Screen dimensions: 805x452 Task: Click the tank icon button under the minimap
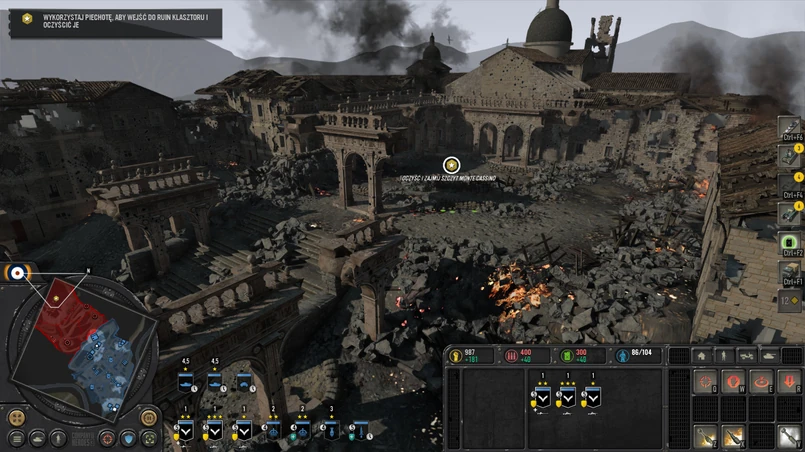[38, 438]
